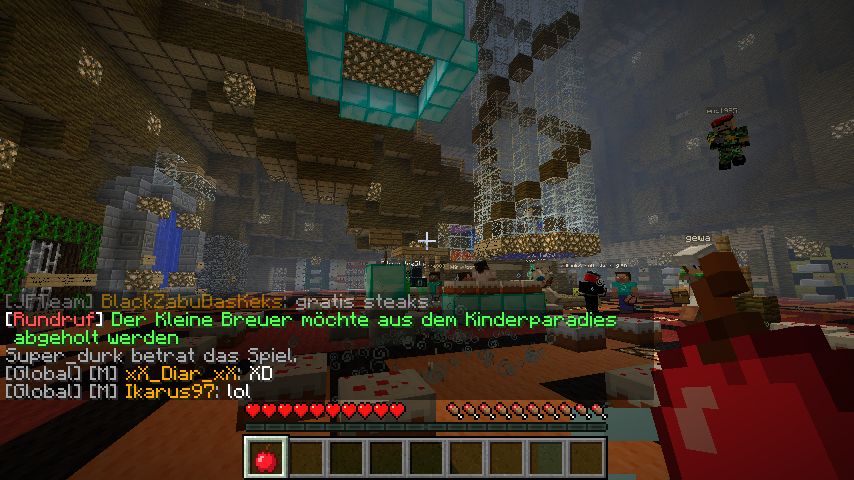The height and width of the screenshot is (480, 854).
Task: Click the BlackZabuDasKeks gratis steaks message
Action: [x=220, y=301]
